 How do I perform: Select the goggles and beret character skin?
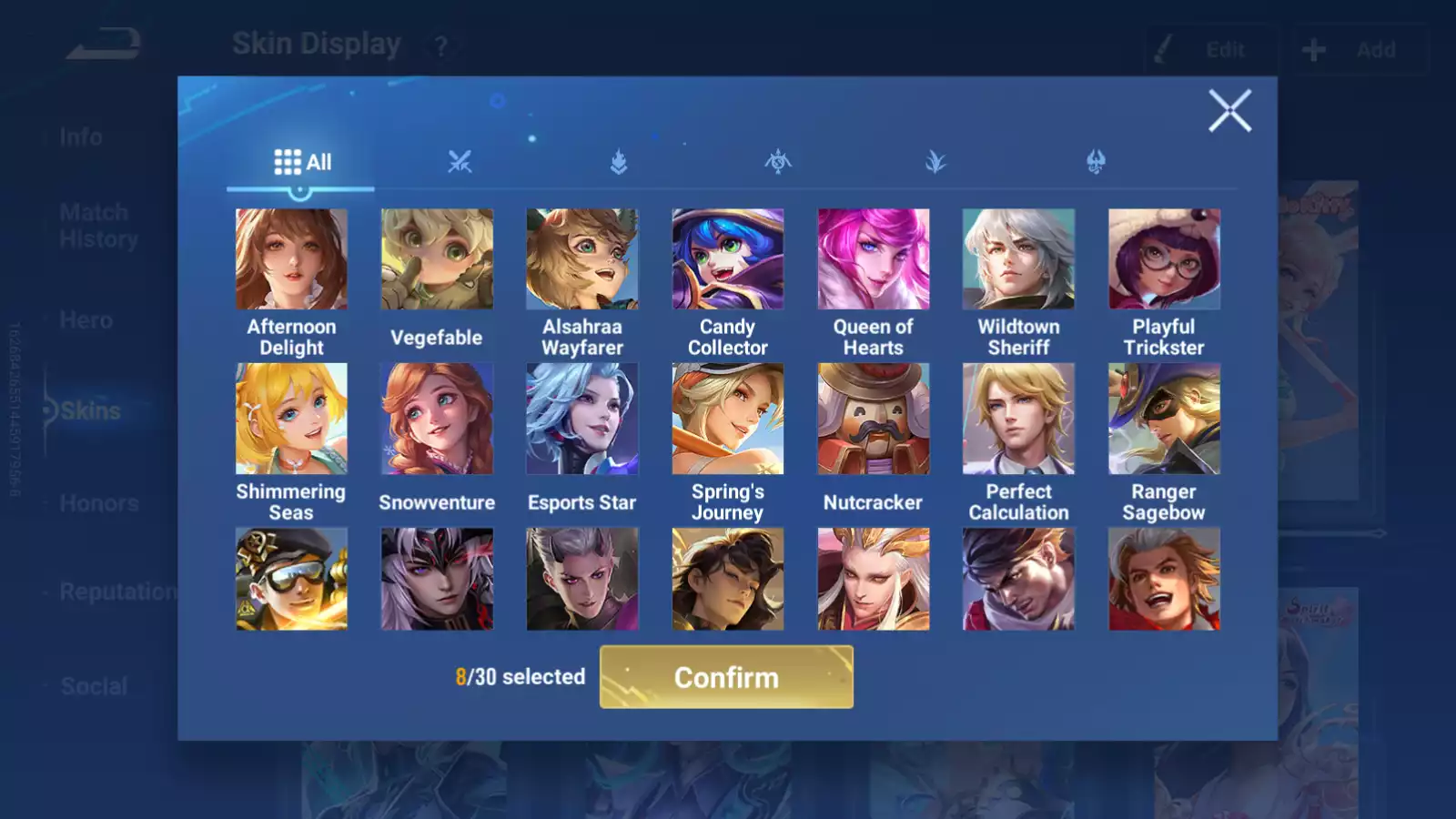point(291,579)
